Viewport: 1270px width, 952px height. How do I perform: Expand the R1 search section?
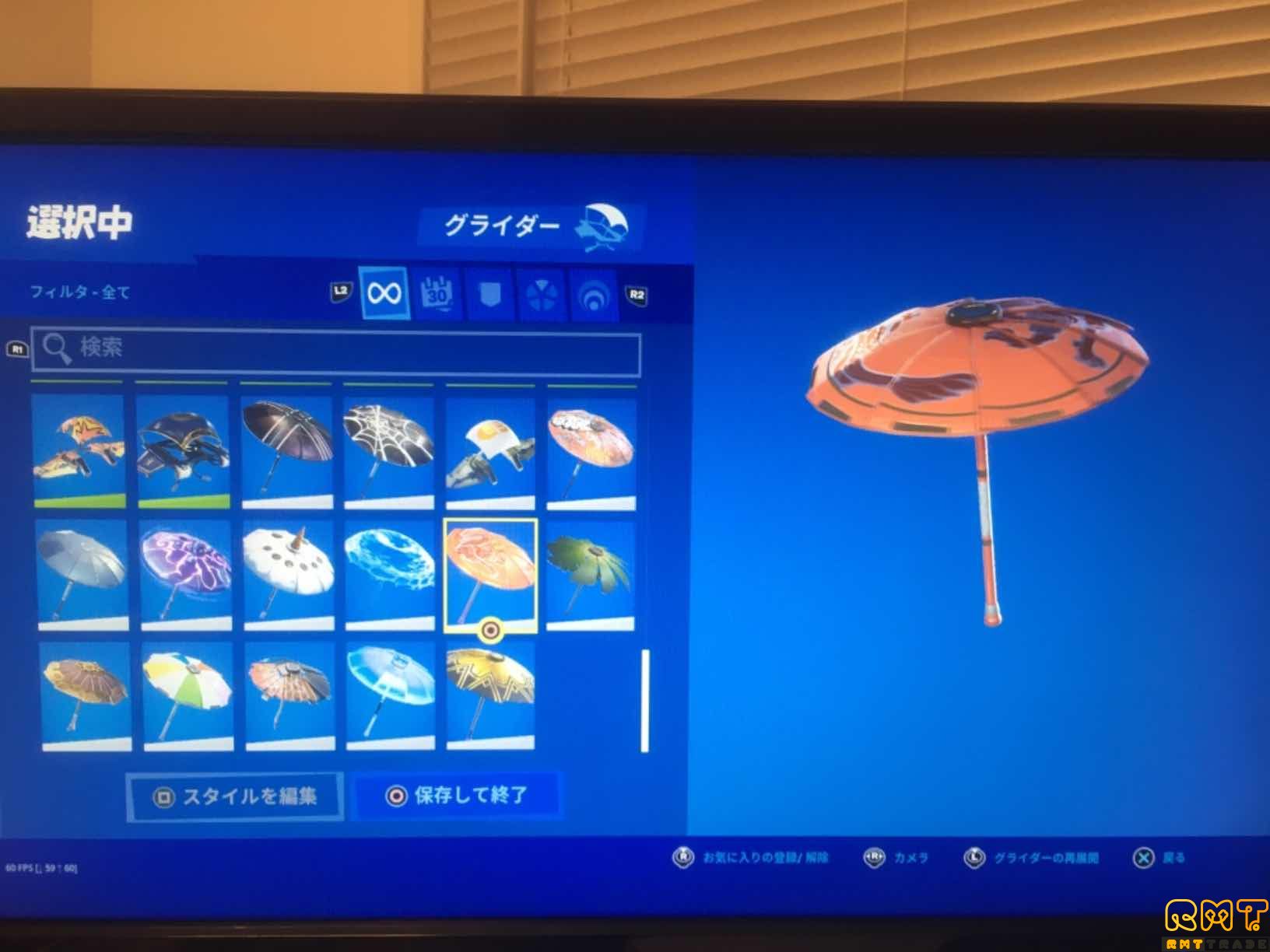(x=17, y=348)
